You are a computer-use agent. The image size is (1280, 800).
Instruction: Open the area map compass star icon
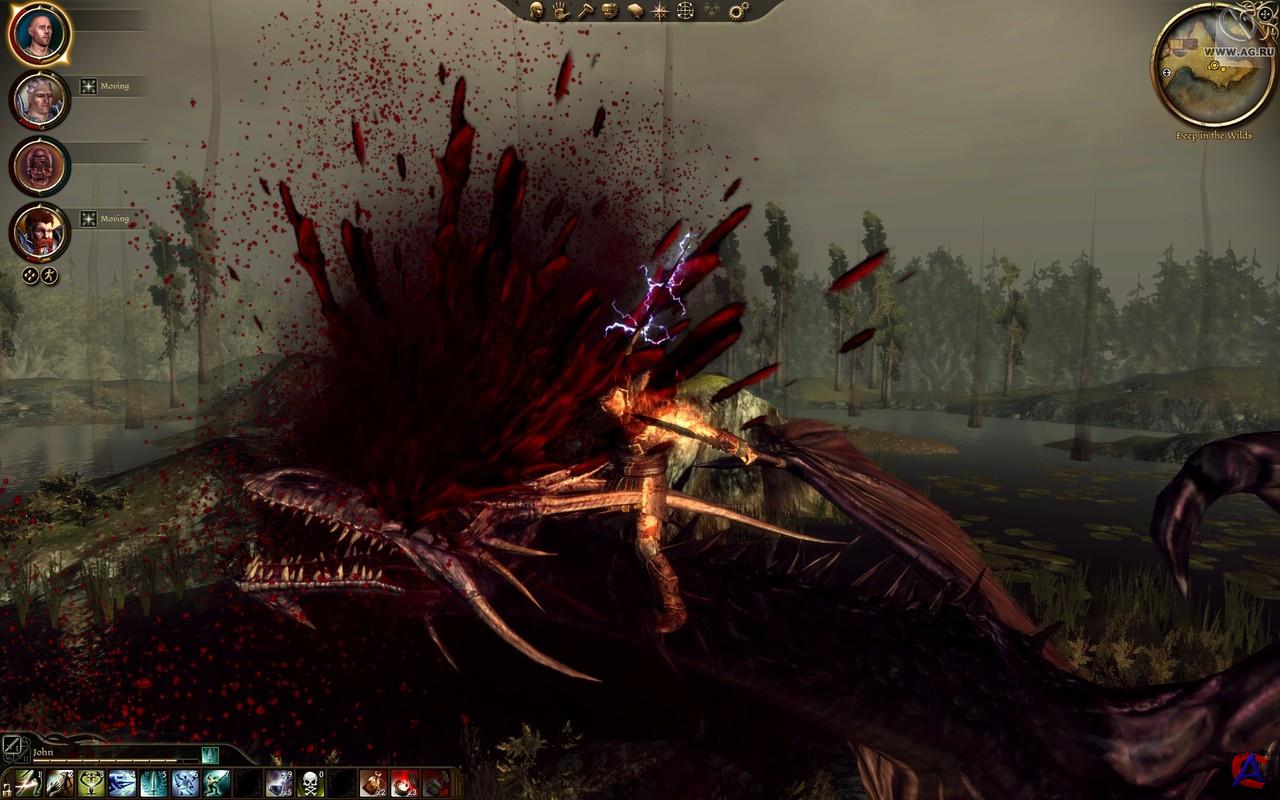pos(660,11)
